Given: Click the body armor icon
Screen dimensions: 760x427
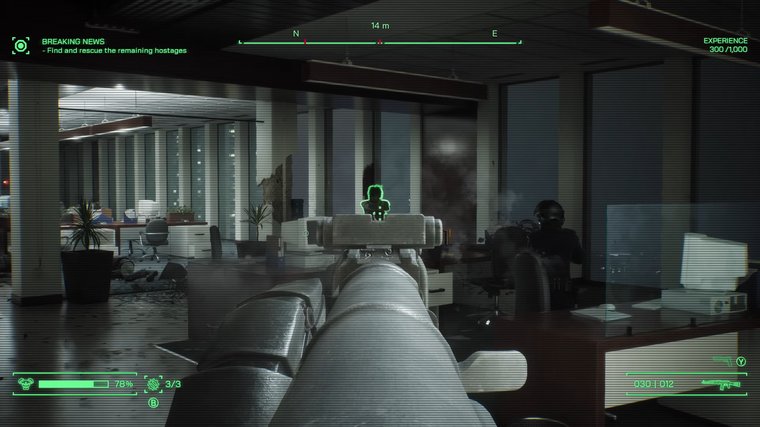Looking at the screenshot, I should tap(24, 383).
